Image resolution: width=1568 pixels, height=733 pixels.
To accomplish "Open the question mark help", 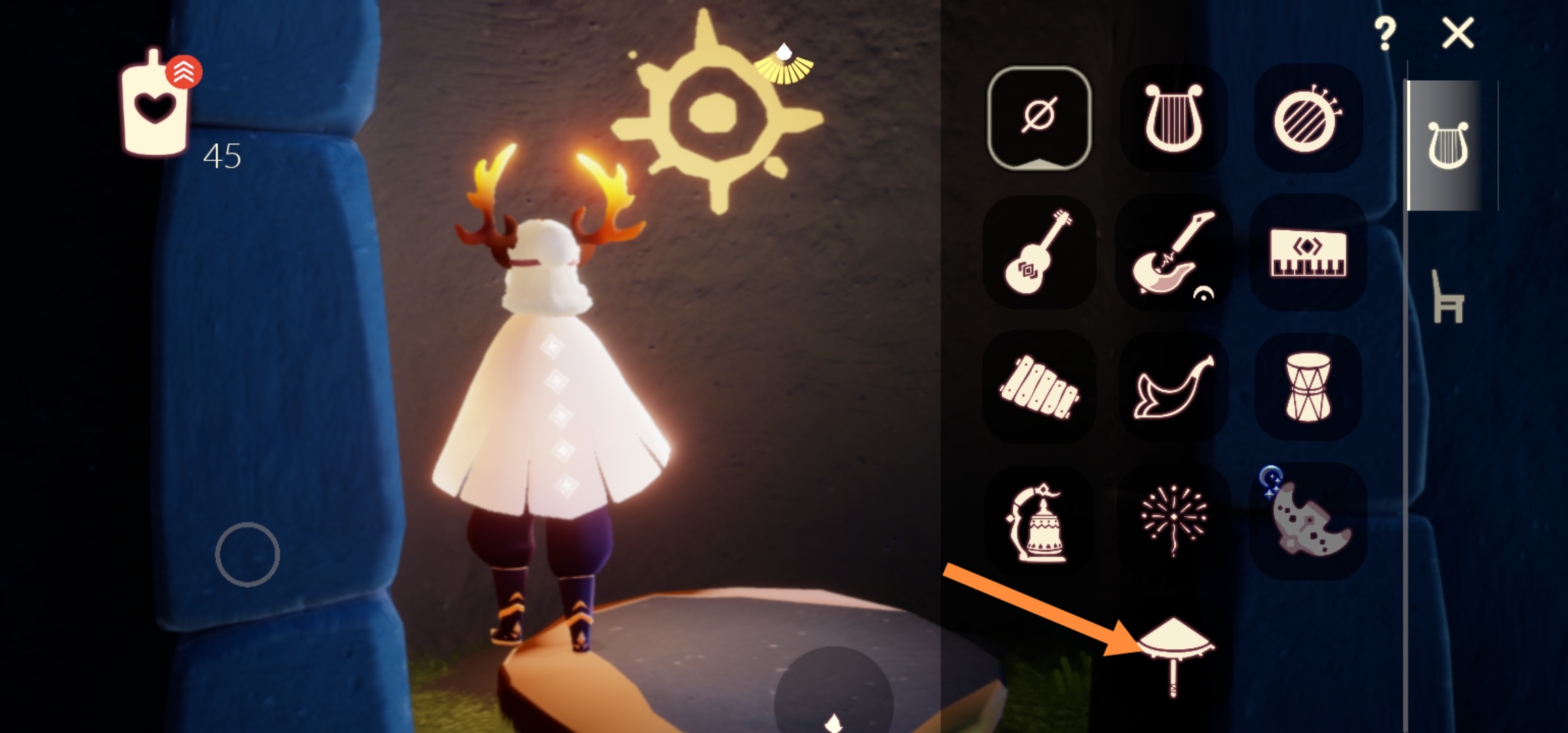I will (x=1385, y=33).
